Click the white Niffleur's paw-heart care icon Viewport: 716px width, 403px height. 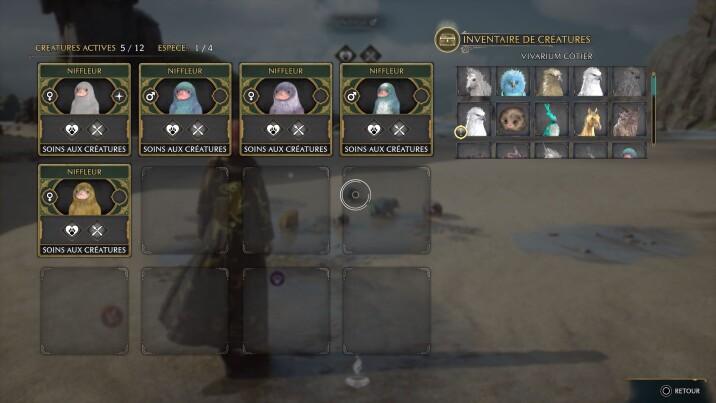coord(72,129)
